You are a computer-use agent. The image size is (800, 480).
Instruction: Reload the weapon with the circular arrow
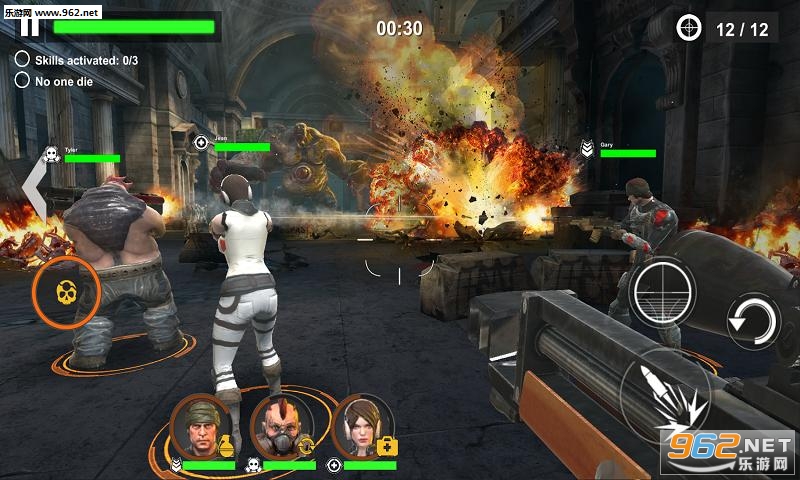point(754,322)
